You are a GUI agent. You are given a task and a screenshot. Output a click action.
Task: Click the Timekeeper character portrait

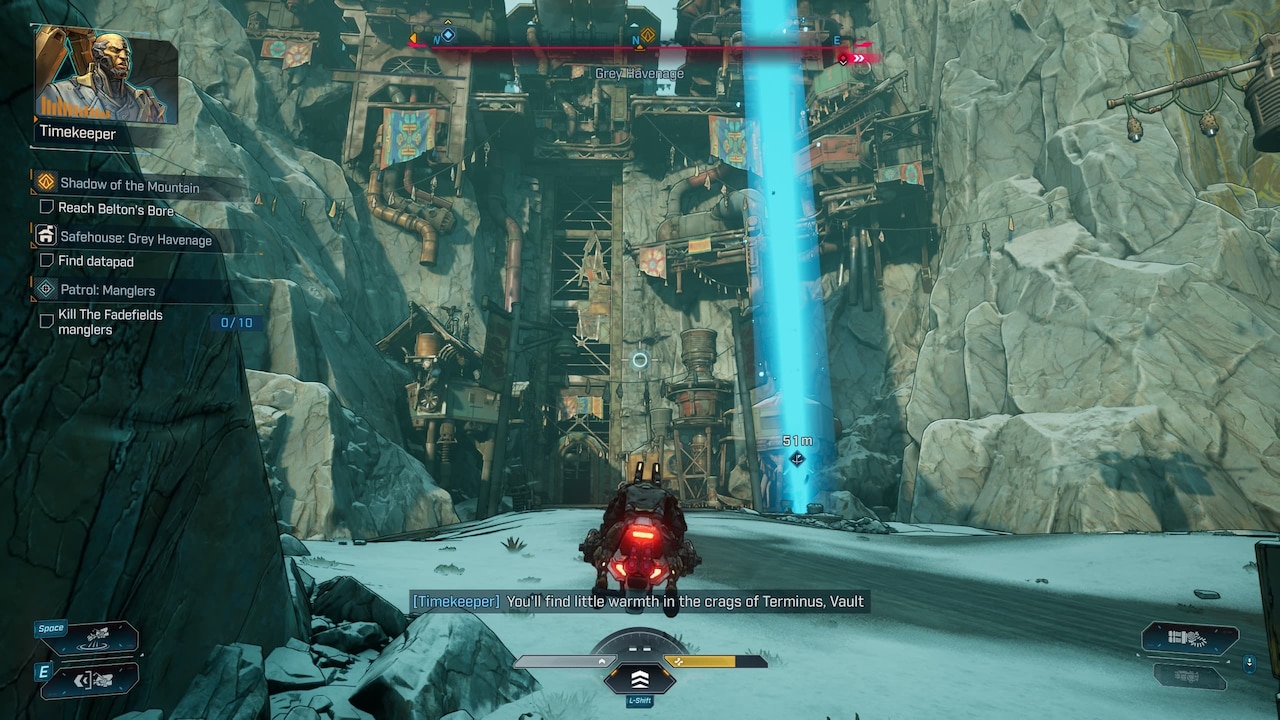coord(106,75)
